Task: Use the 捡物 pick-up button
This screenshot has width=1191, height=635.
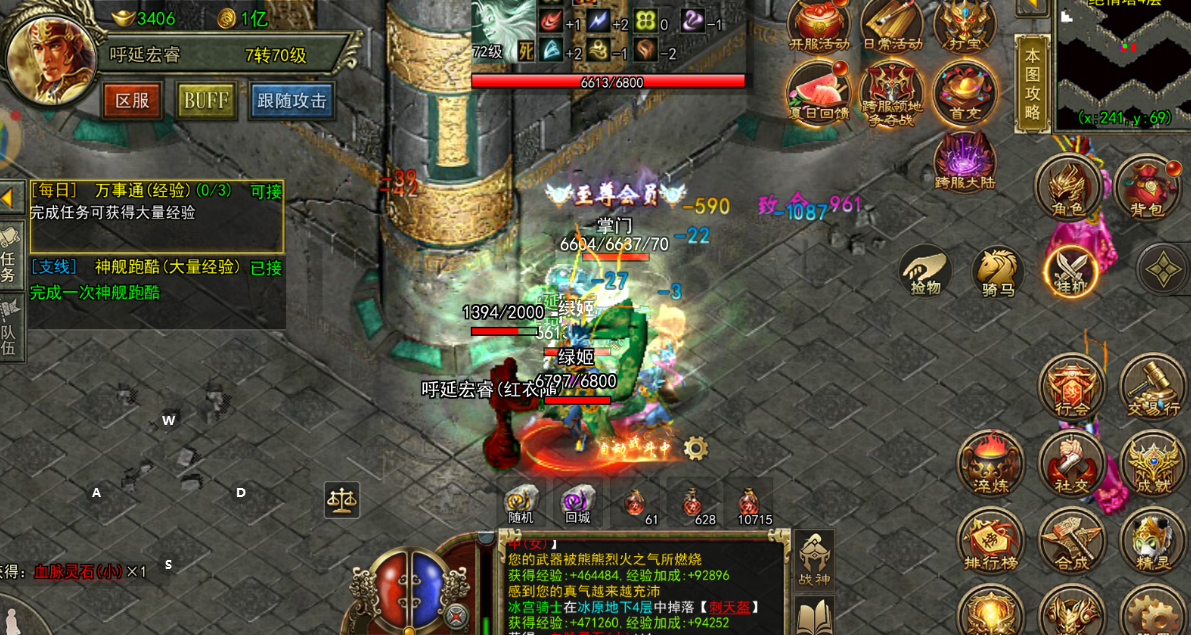Action: click(x=925, y=271)
